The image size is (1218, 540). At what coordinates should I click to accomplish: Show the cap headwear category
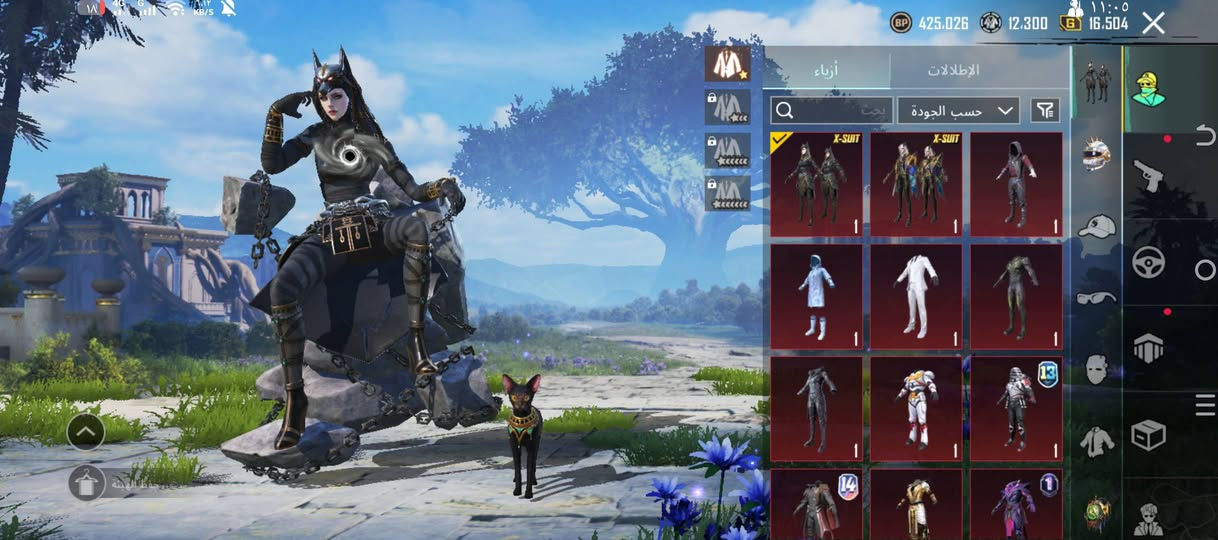1097,227
